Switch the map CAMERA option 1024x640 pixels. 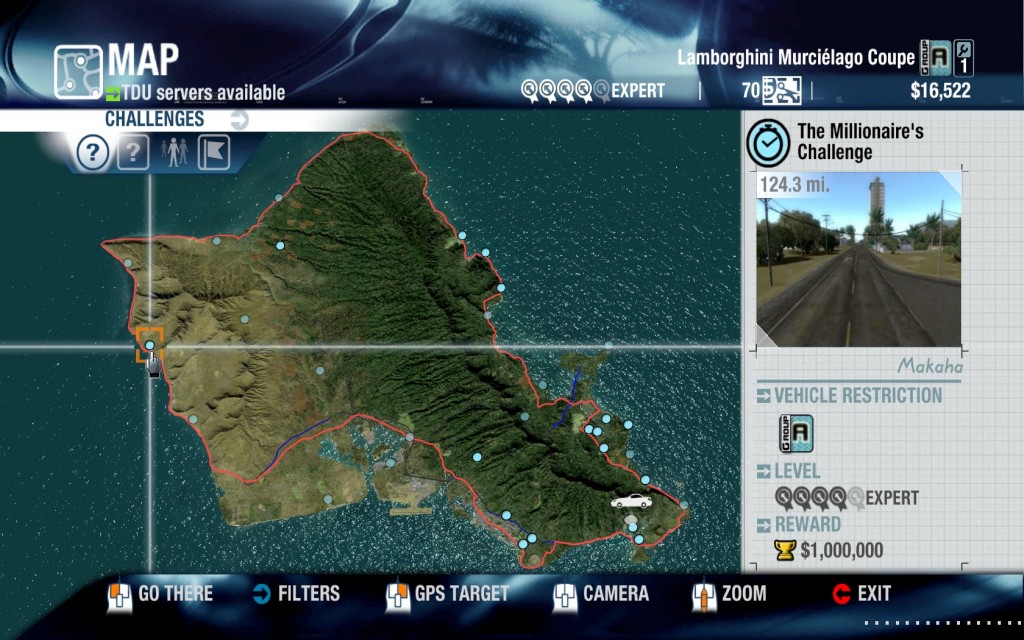601,594
